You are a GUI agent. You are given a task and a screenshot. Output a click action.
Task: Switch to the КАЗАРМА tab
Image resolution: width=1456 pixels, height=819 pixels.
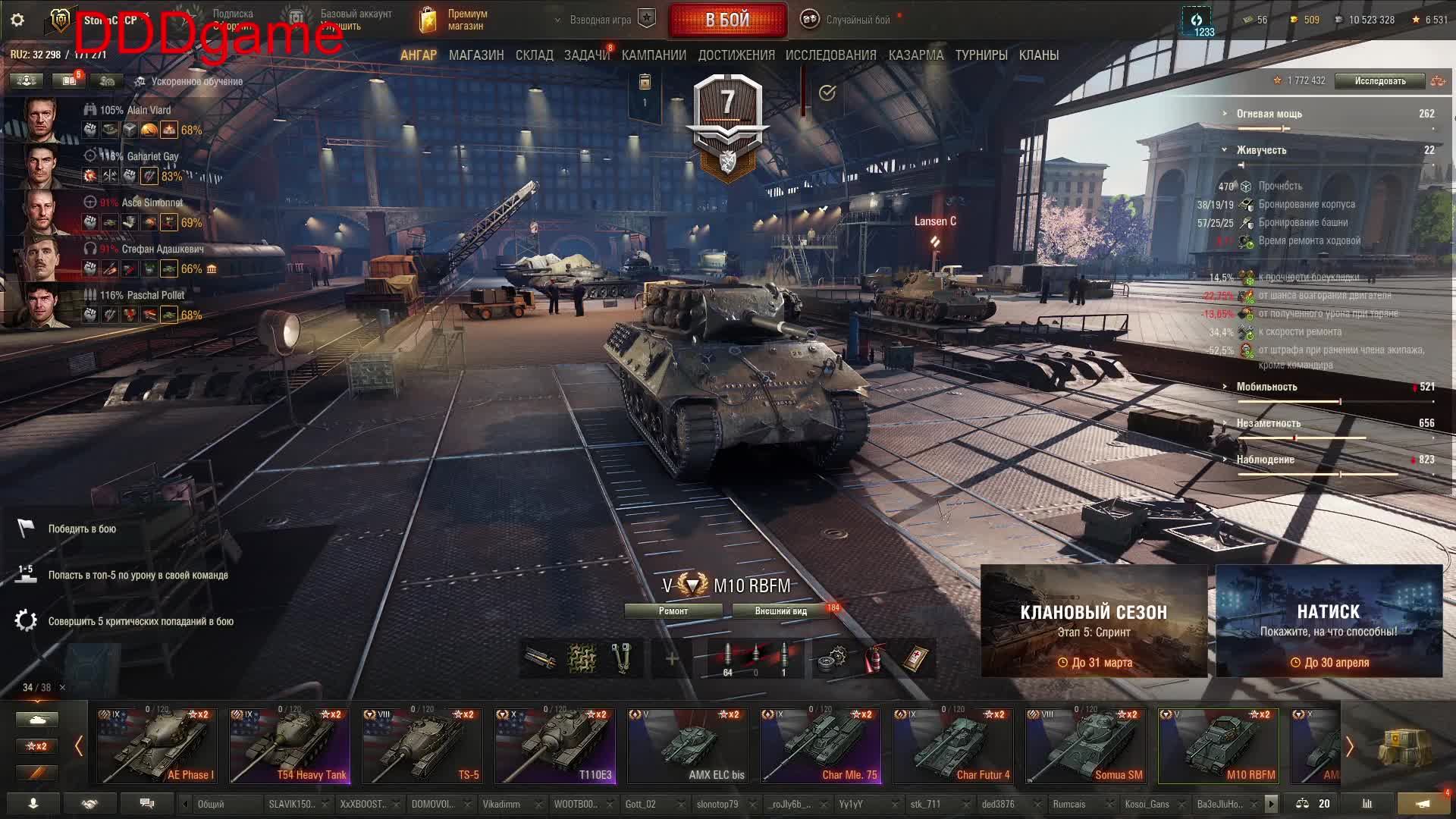coord(915,55)
